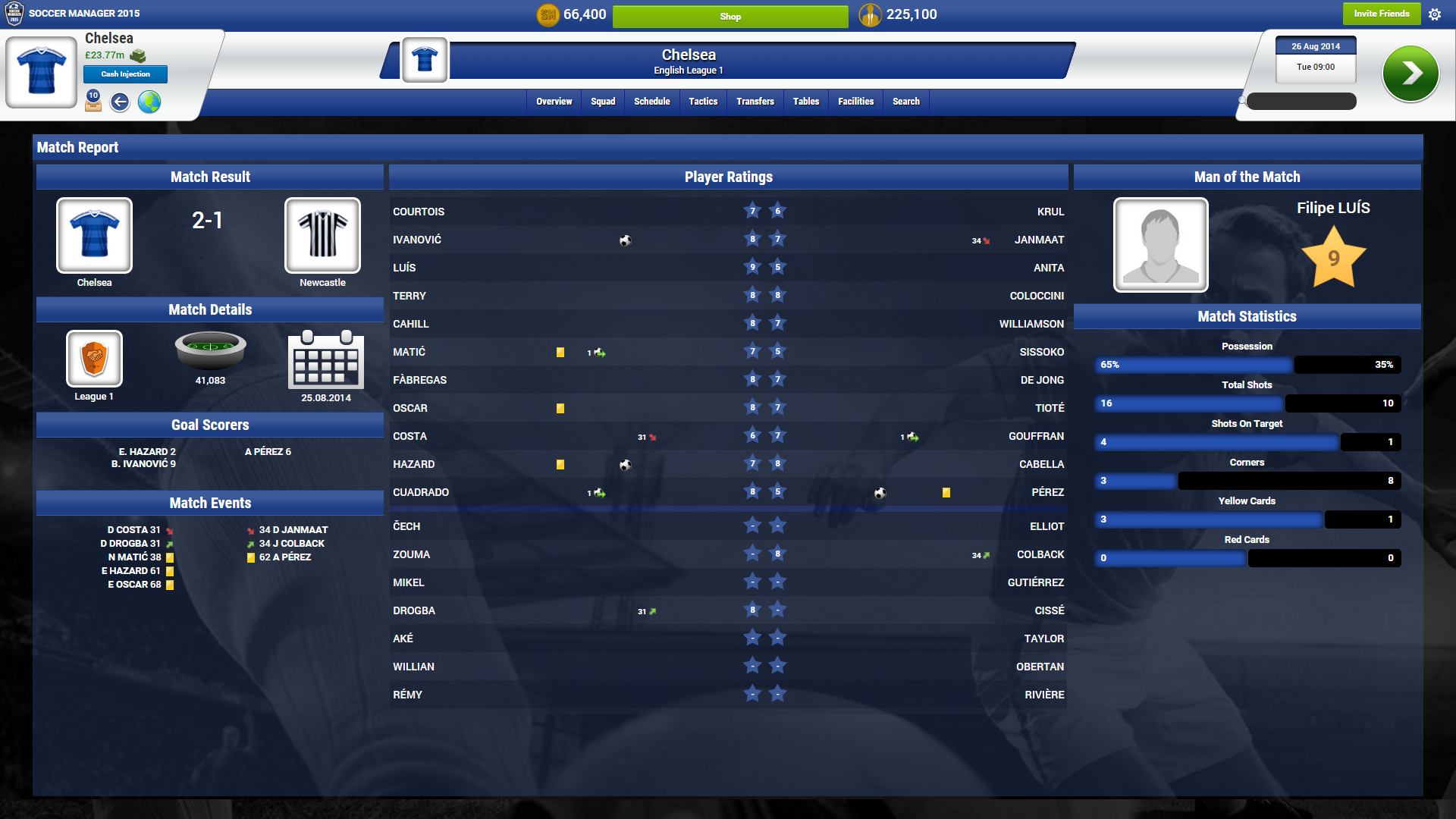The height and width of the screenshot is (819, 1456).
Task: Open the settings gear icon
Action: coord(1436,14)
